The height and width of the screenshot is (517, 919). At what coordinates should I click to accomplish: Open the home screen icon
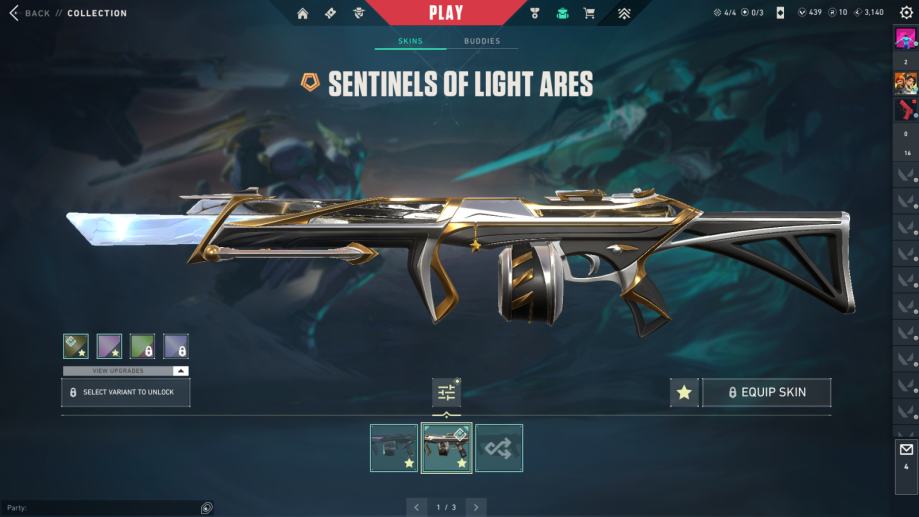[x=303, y=13]
